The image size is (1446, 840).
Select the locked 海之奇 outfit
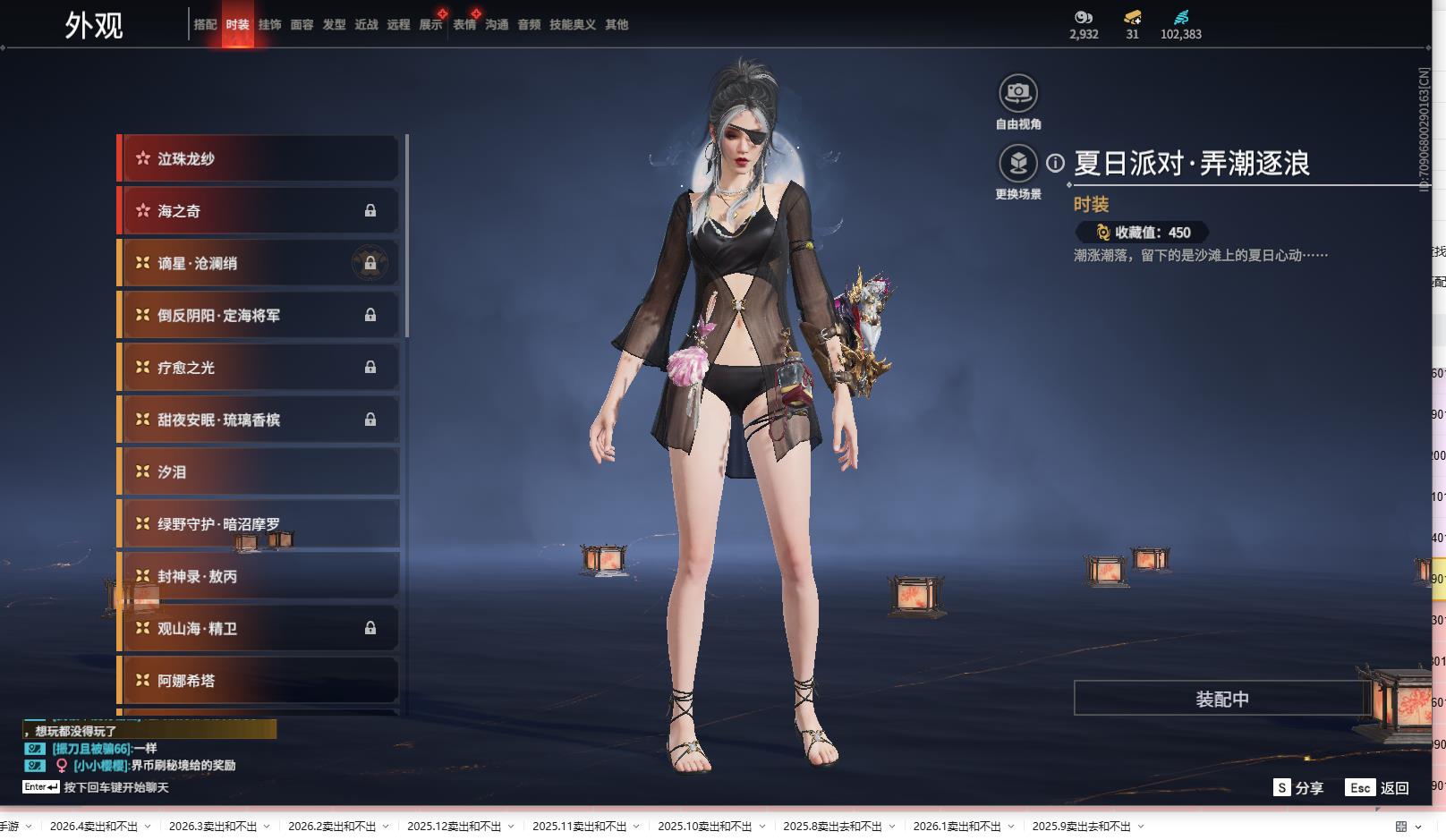259,211
